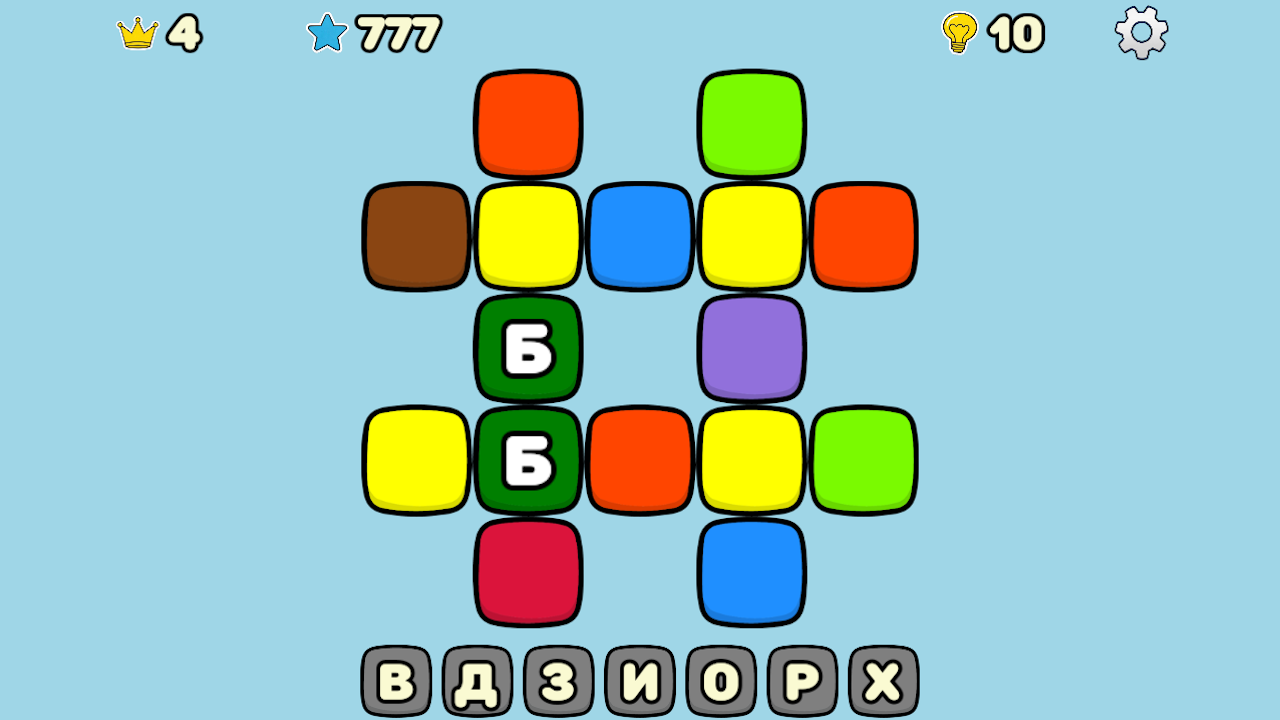Click the upper green tile with letter Б
Screen dimensions: 1280x720
[527, 348]
